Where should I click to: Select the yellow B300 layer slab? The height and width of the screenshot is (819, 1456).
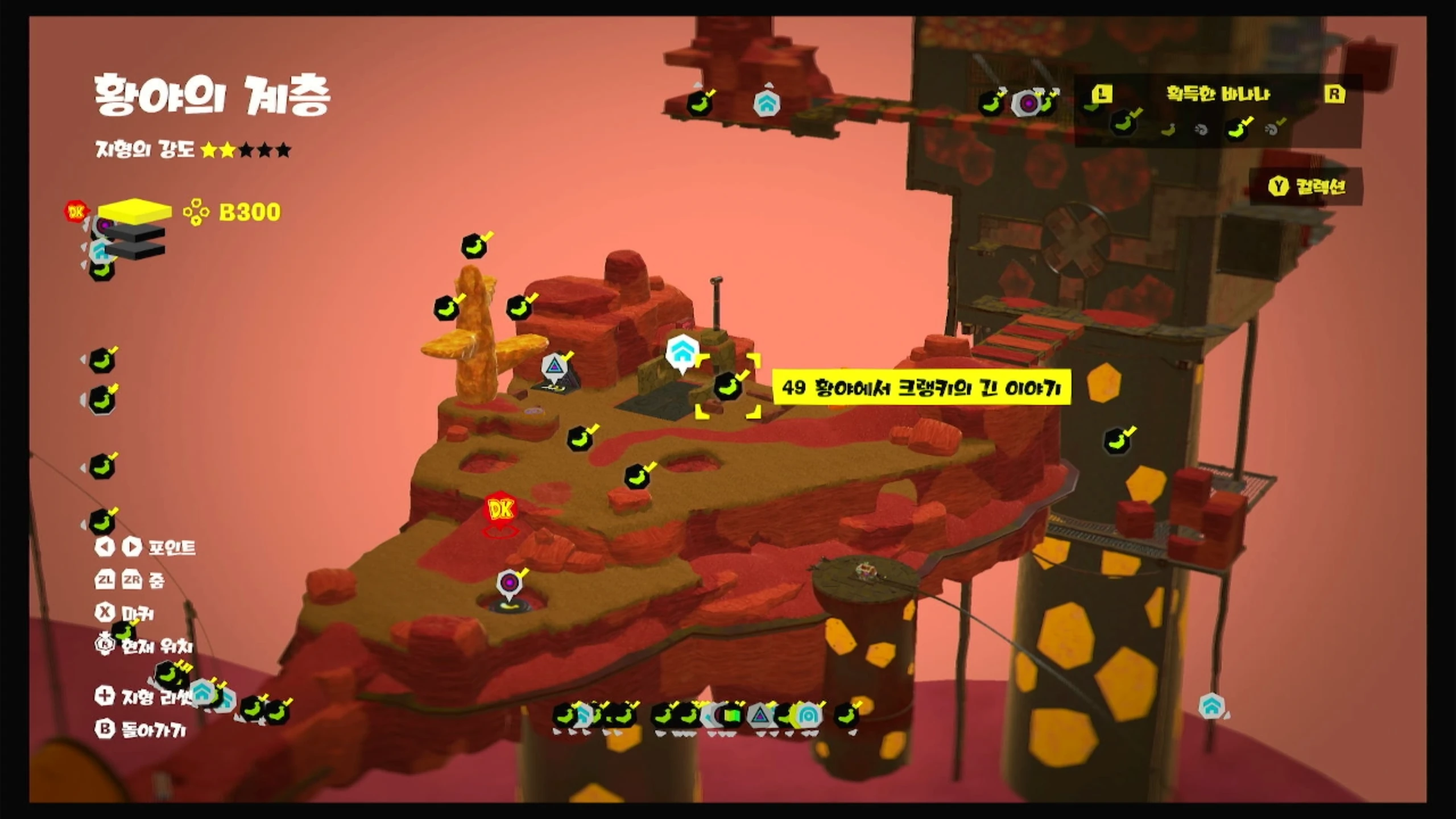point(135,211)
